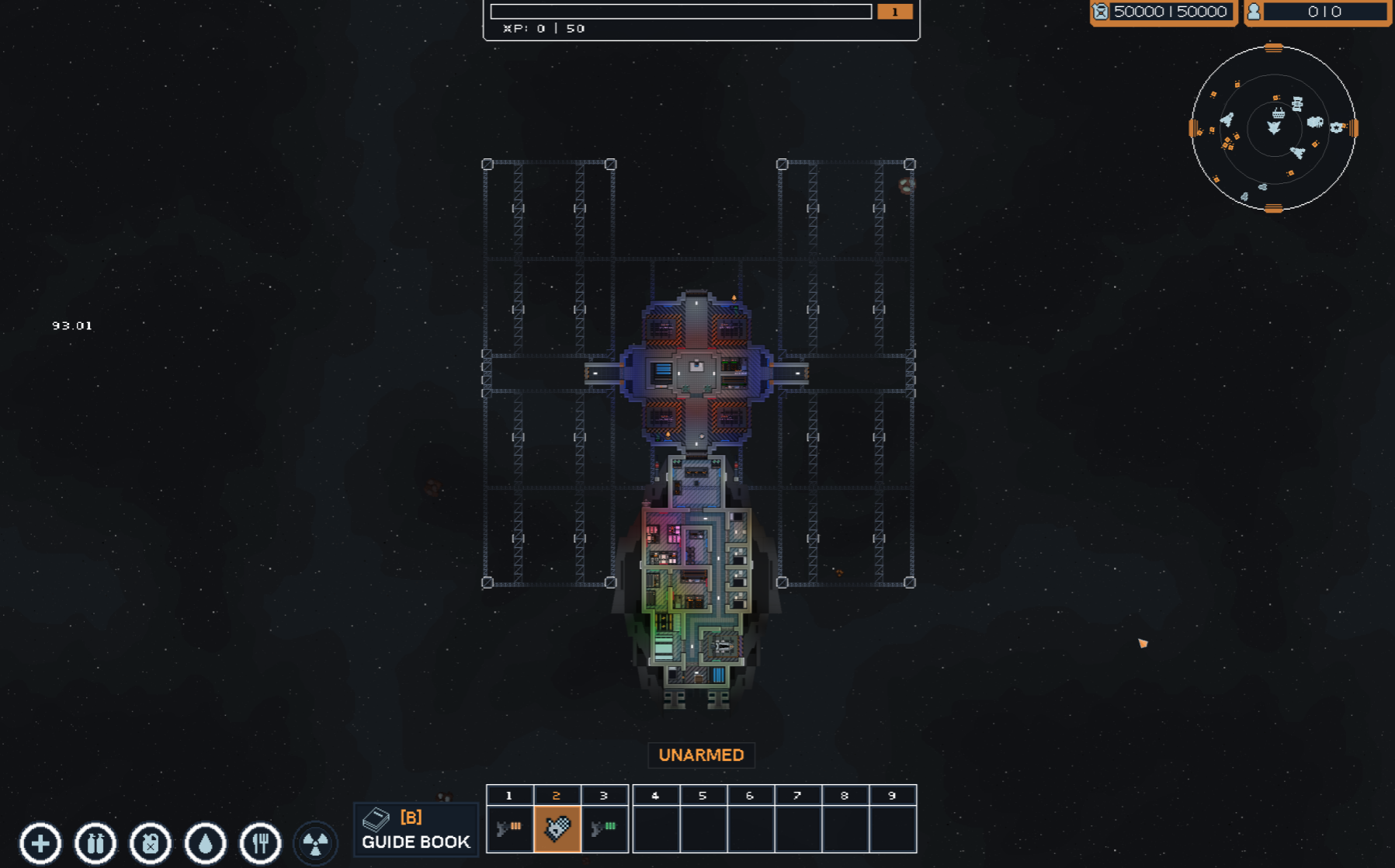Image resolution: width=1395 pixels, height=868 pixels.
Task: Select the highlighted glove in hotbar slot 2
Action: pos(557,828)
